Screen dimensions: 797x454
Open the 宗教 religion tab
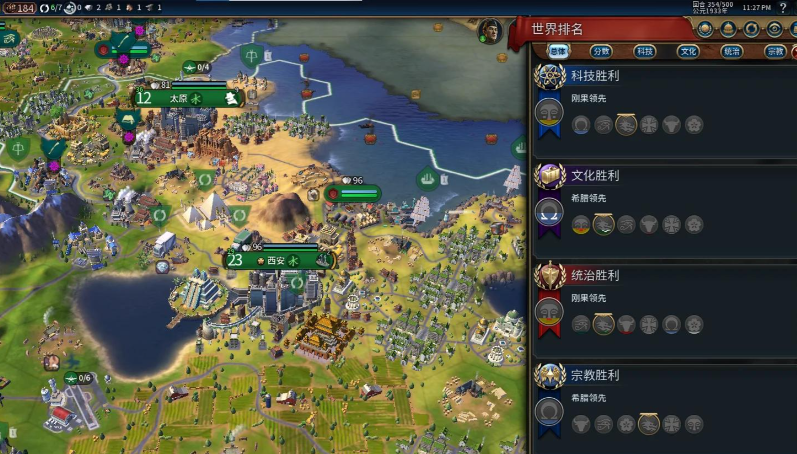(775, 51)
